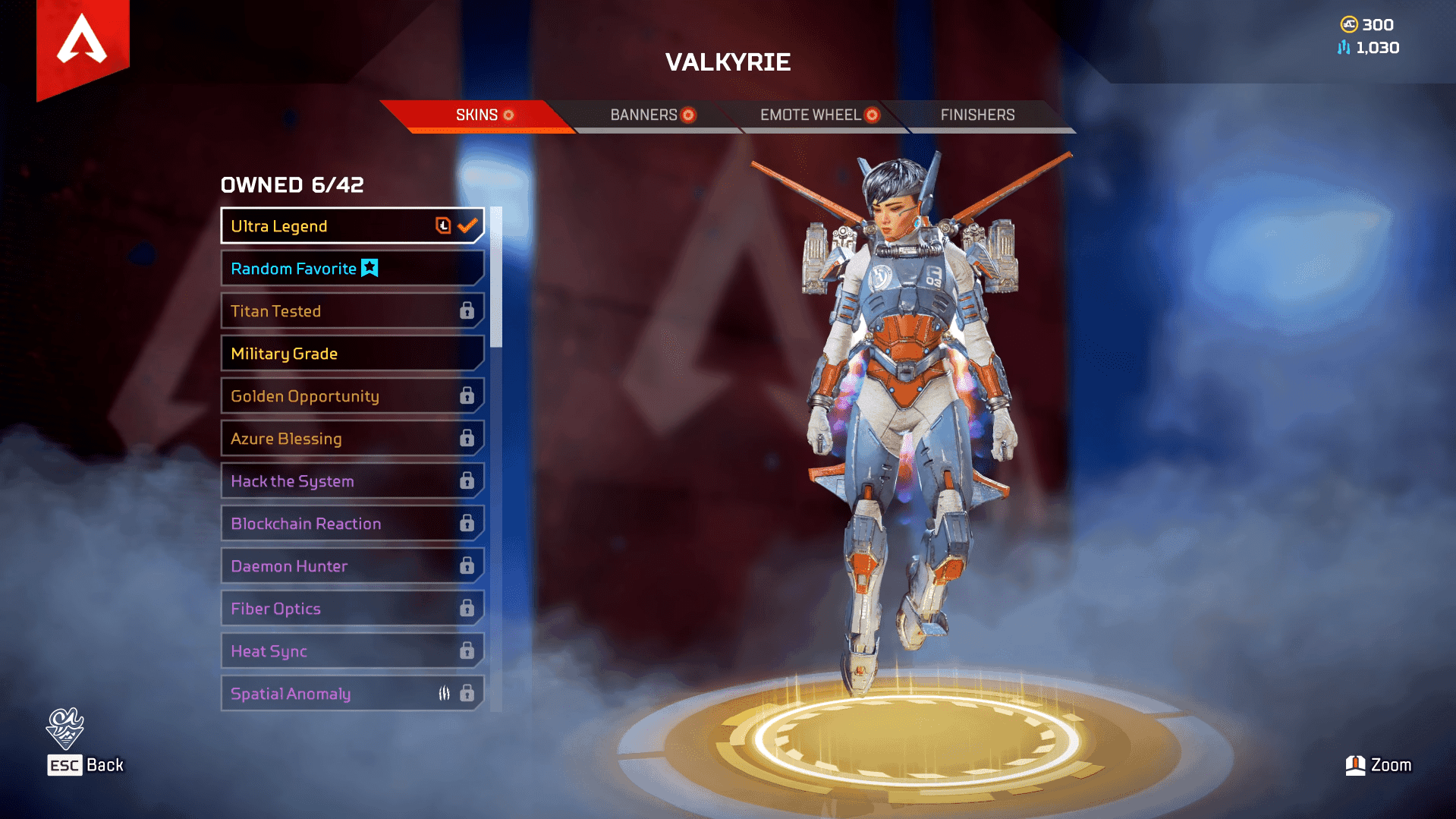
Task: Switch to the Finishers tab
Action: click(x=978, y=115)
